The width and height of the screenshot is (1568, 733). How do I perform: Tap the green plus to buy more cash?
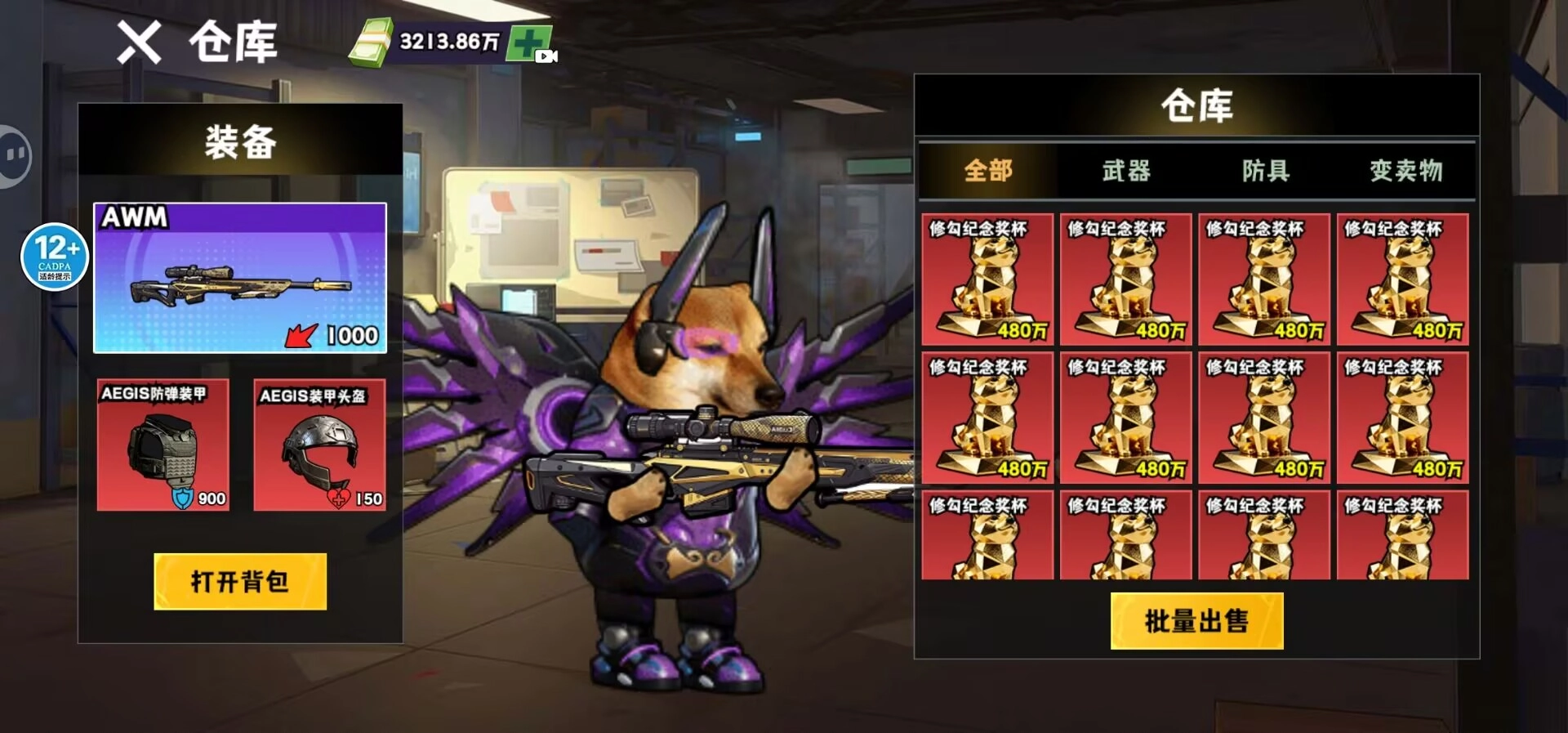[x=528, y=39]
